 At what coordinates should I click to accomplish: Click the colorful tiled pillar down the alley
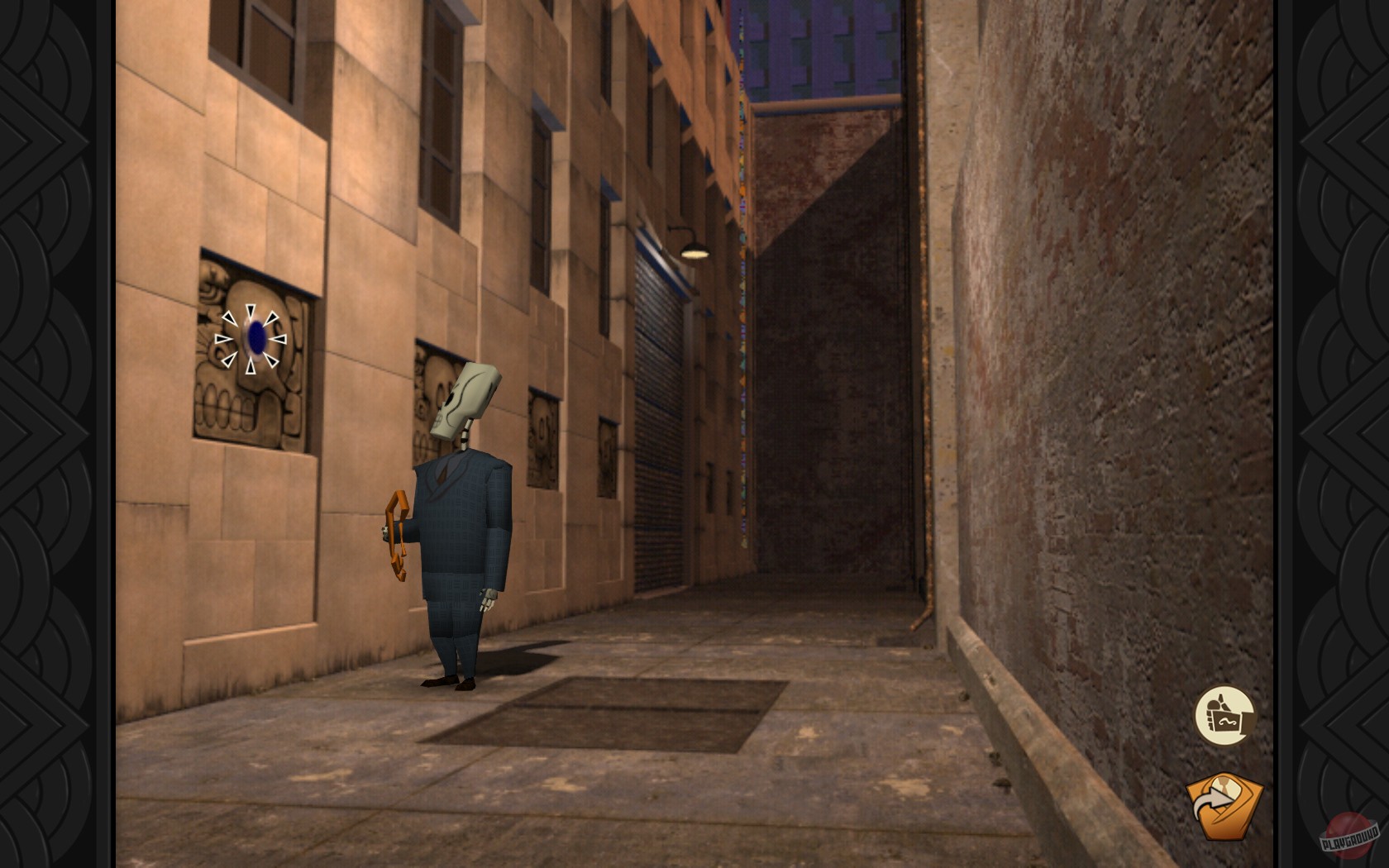tap(742, 248)
